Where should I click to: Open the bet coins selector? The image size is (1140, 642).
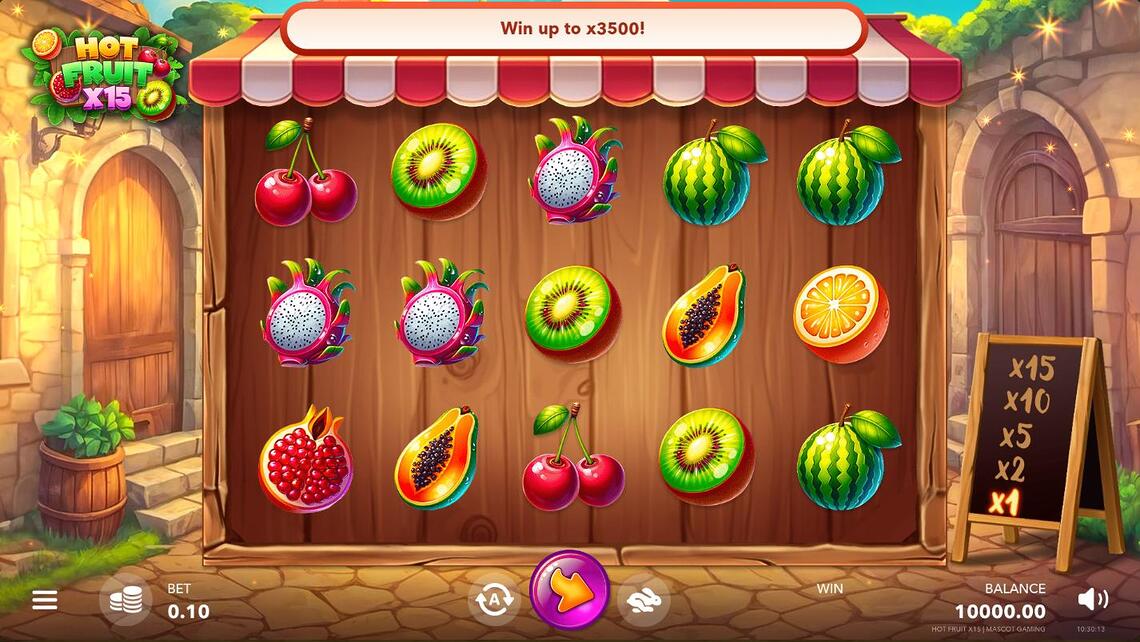[126, 600]
